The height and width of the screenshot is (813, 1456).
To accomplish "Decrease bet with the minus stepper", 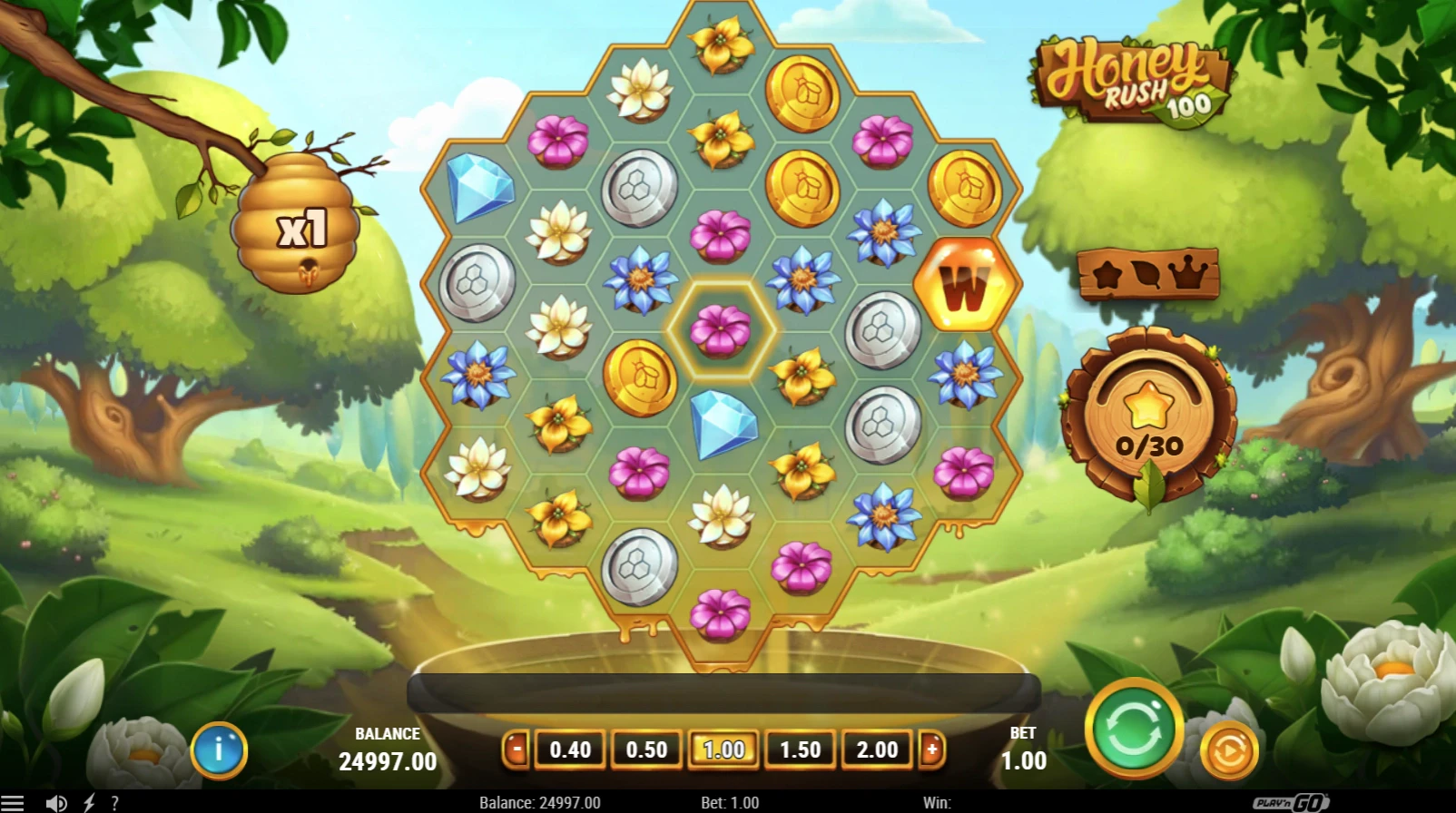I will [516, 750].
